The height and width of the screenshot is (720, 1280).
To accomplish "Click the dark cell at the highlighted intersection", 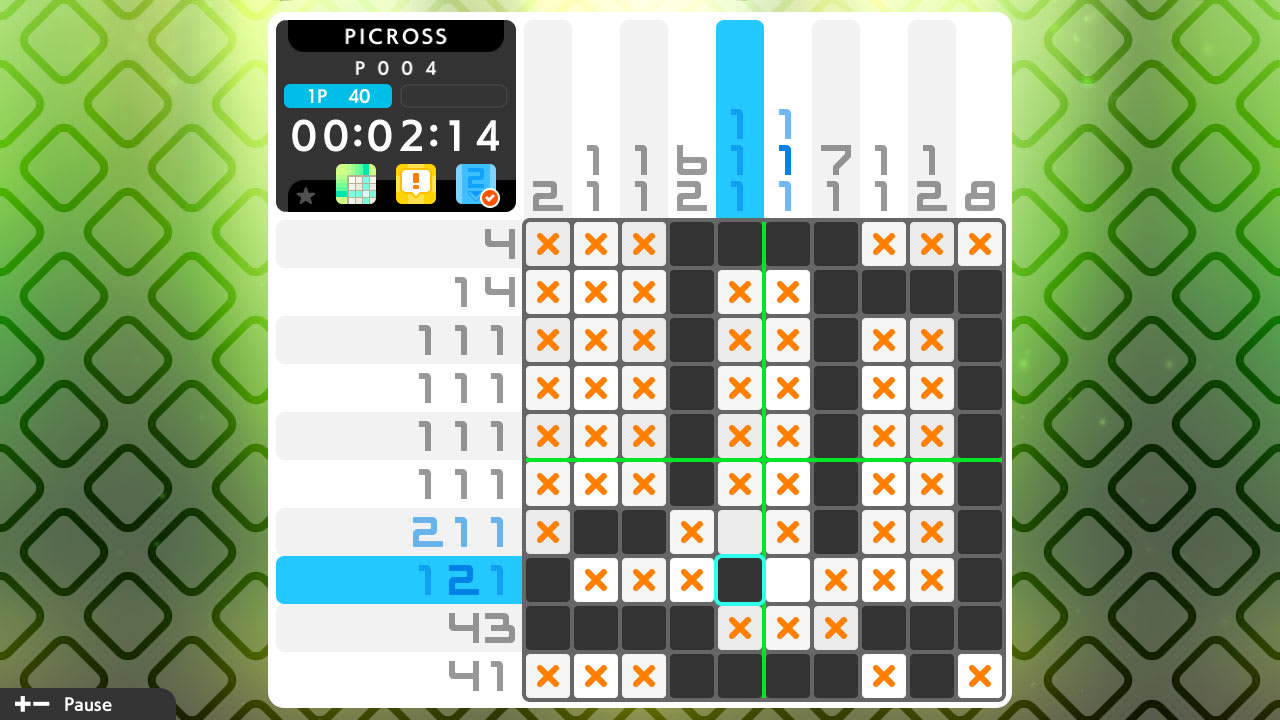I will tap(740, 580).
